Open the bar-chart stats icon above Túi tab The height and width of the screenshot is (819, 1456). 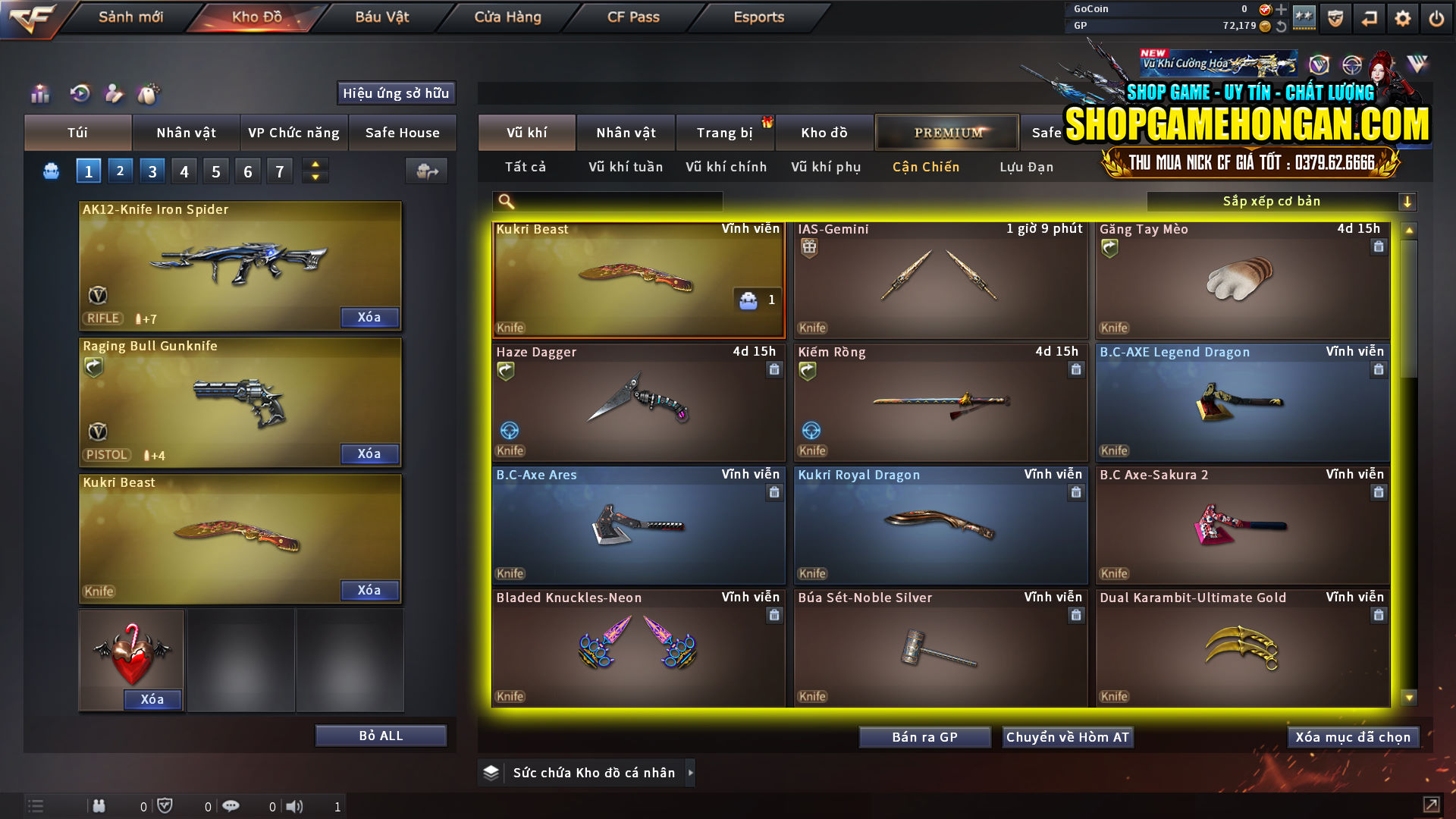coord(39,94)
